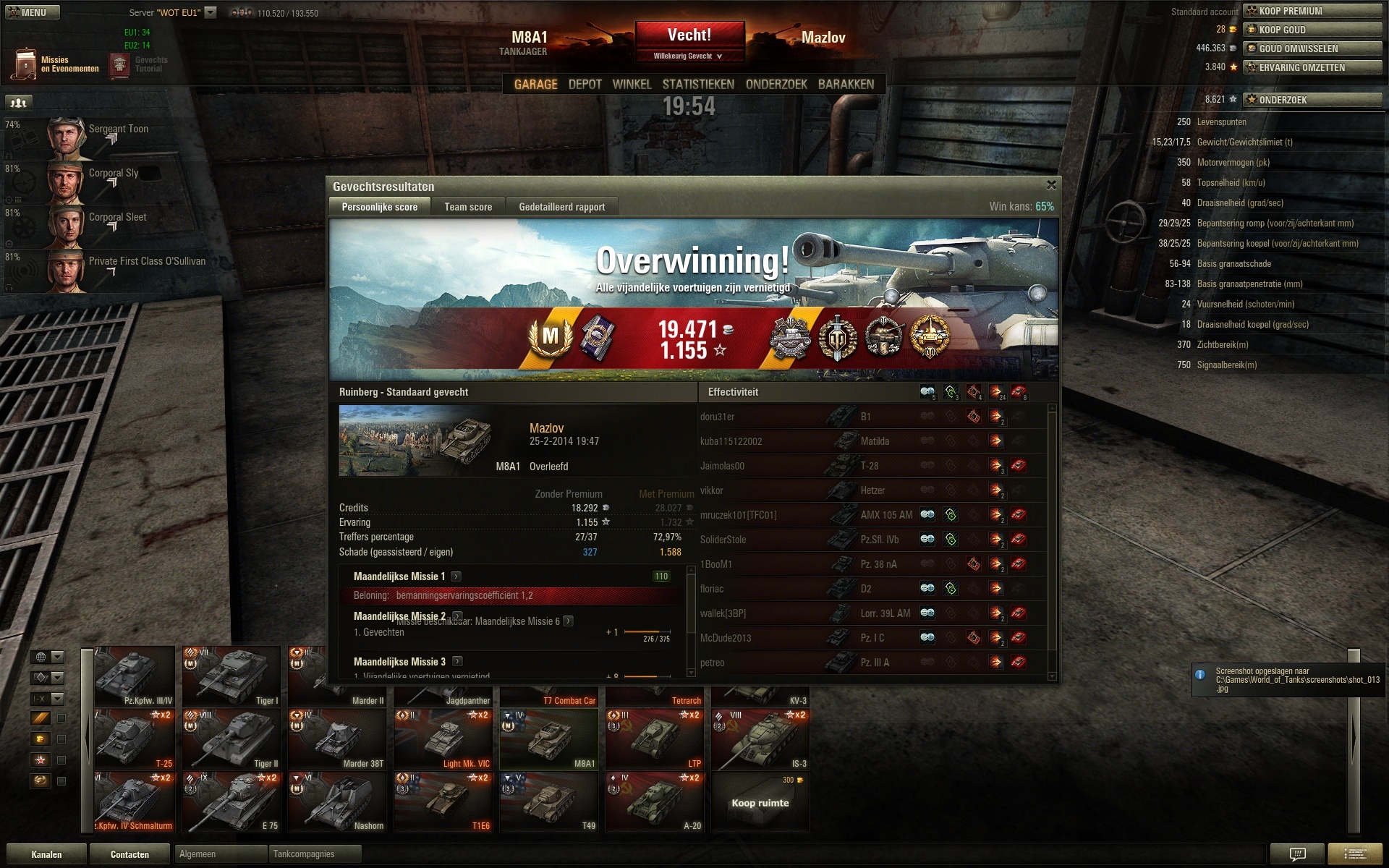Click the KOOP PREMIUM button
This screenshot has height=868, width=1389.
pyautogui.click(x=1312, y=11)
